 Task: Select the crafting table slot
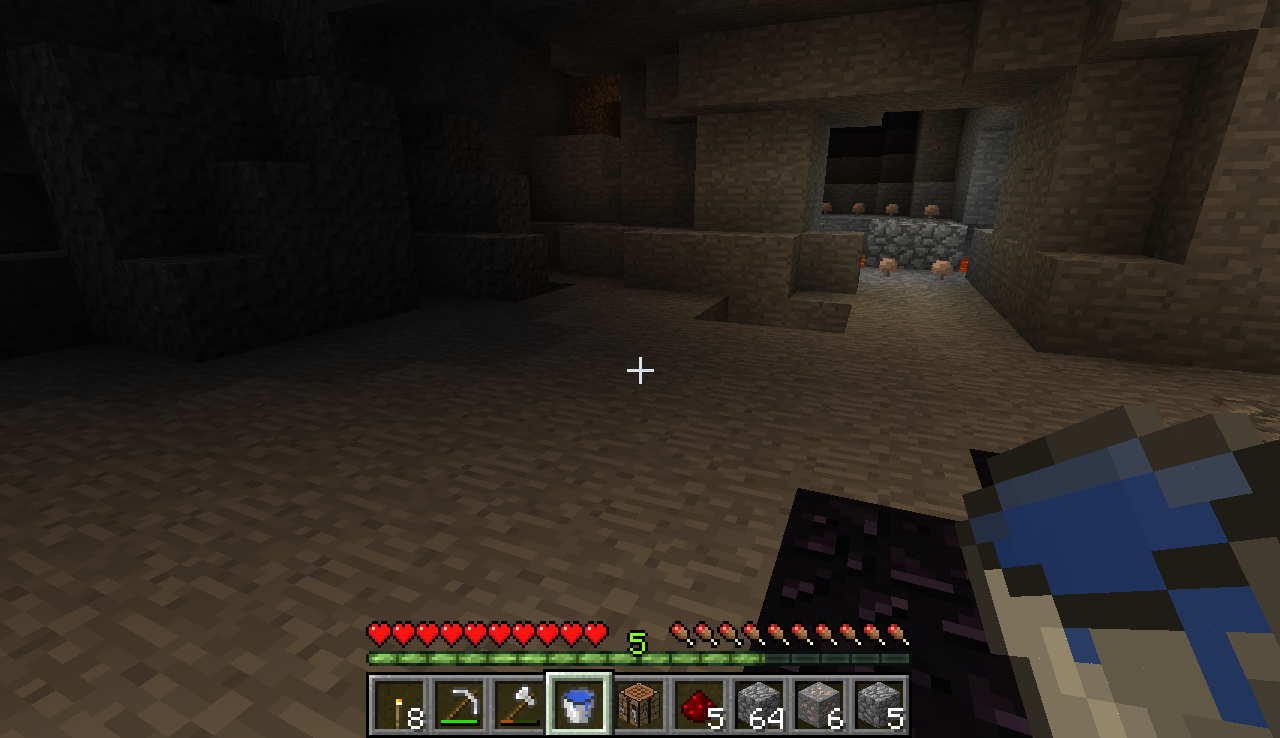coord(639,705)
